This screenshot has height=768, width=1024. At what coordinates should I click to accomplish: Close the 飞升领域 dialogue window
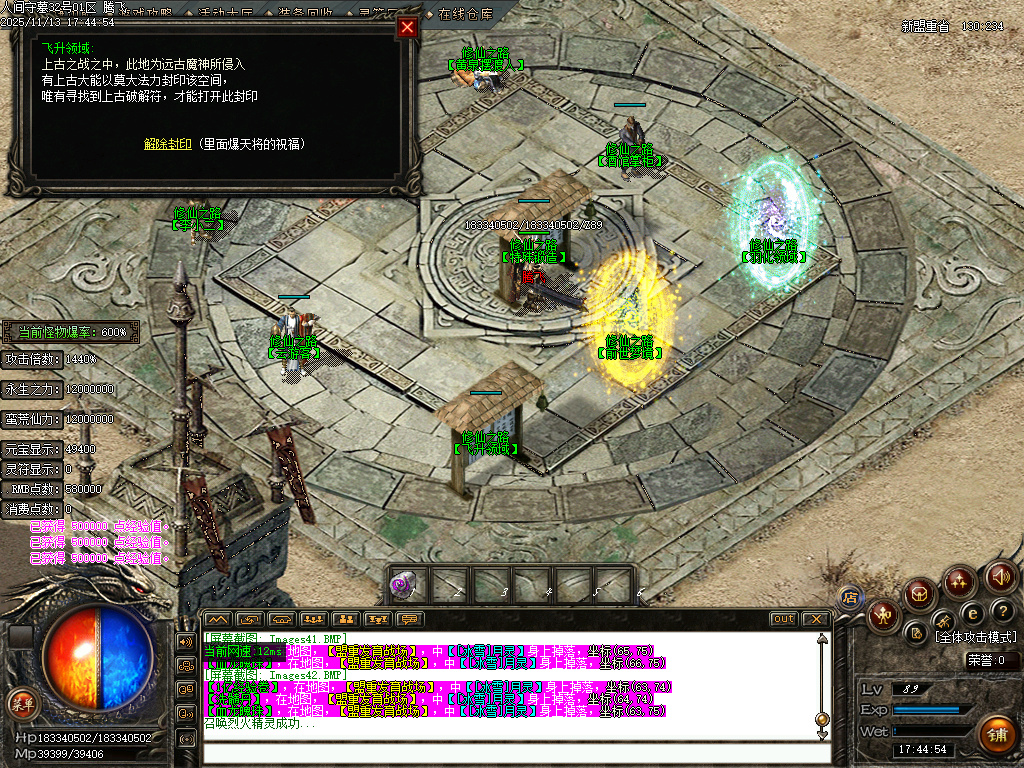(x=407, y=28)
